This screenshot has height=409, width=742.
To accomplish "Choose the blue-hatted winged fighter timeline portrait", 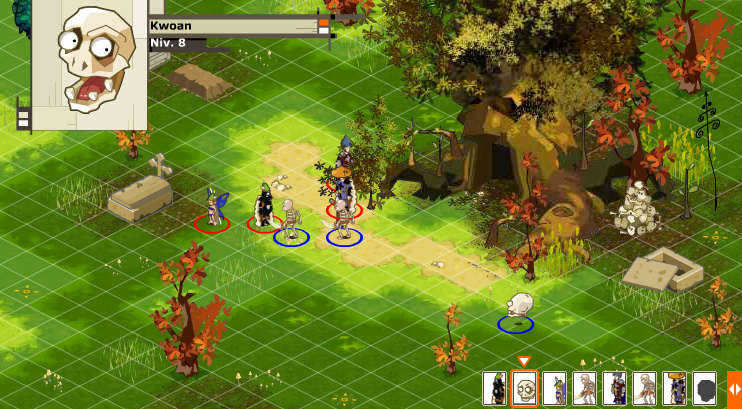I will click(x=555, y=388).
